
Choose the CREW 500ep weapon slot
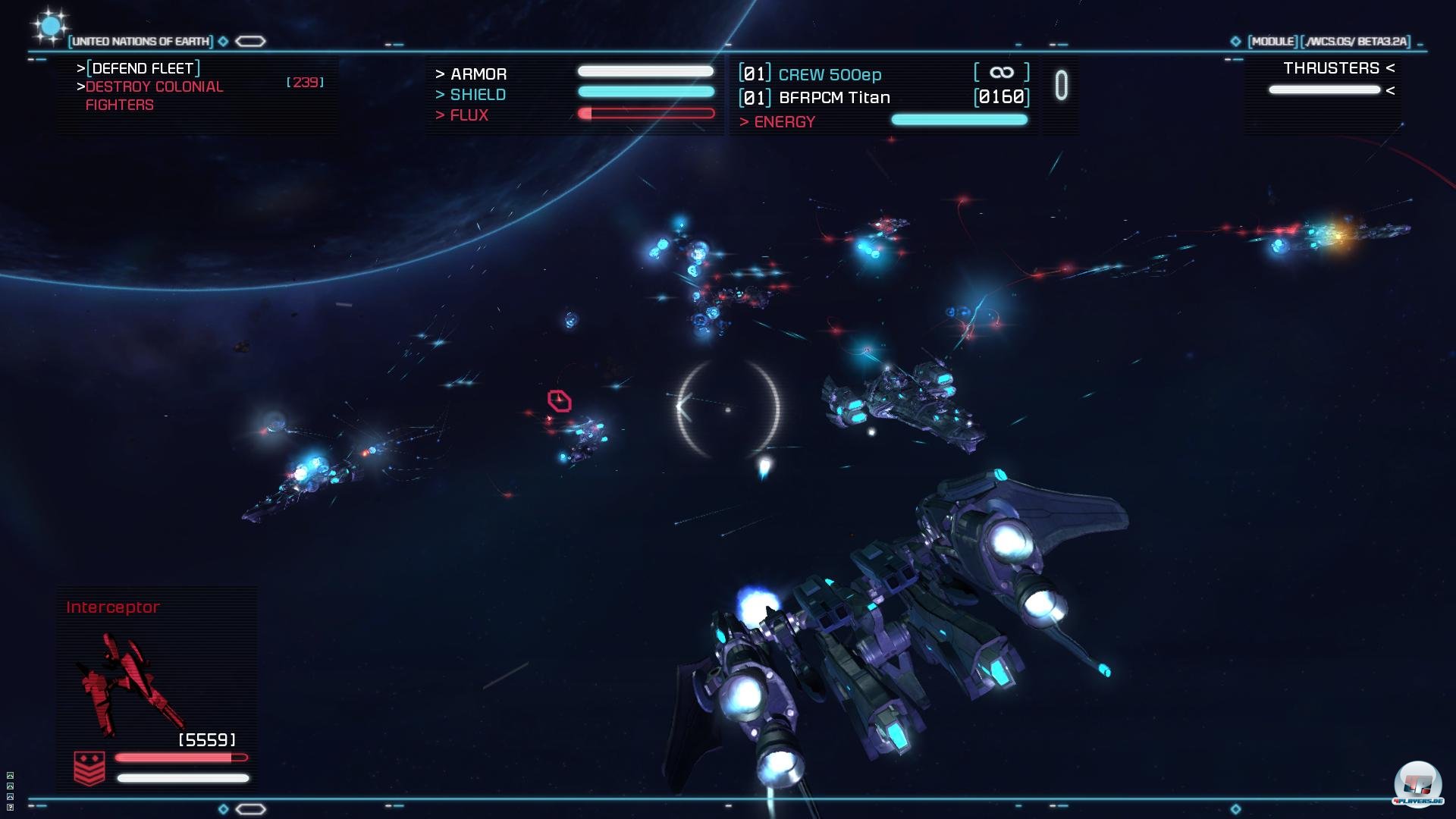[x=829, y=74]
